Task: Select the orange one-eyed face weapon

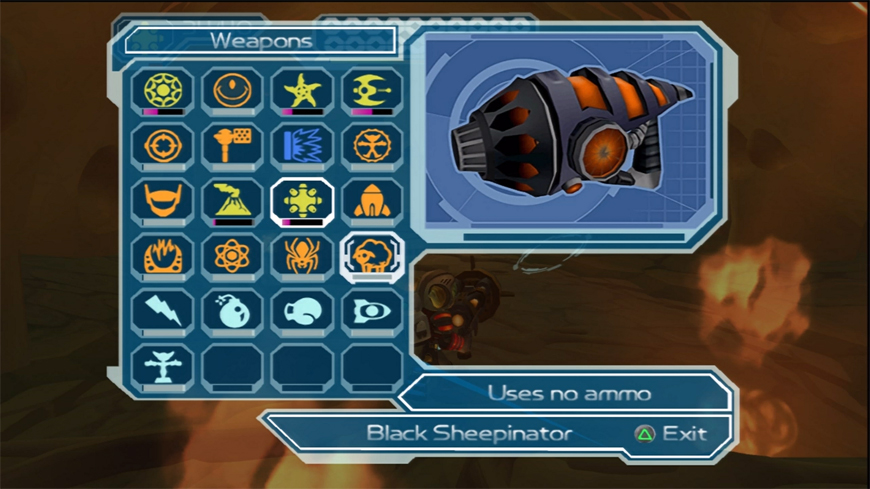Action: [x=232, y=91]
